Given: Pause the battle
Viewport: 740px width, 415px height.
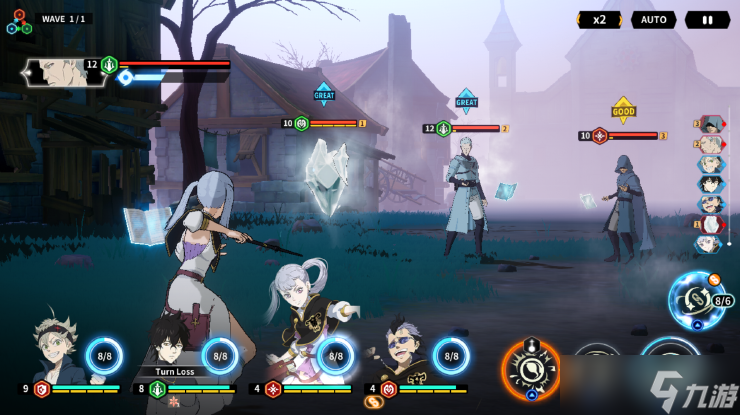Looking at the screenshot, I should [707, 19].
